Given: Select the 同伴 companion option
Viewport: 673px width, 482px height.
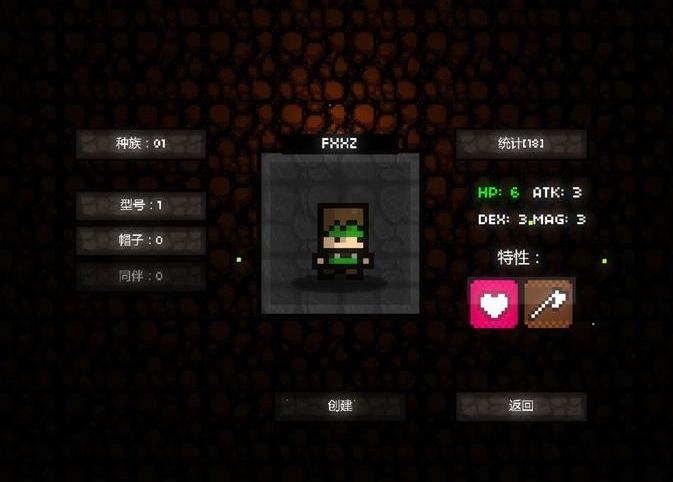Looking at the screenshot, I should [141, 276].
